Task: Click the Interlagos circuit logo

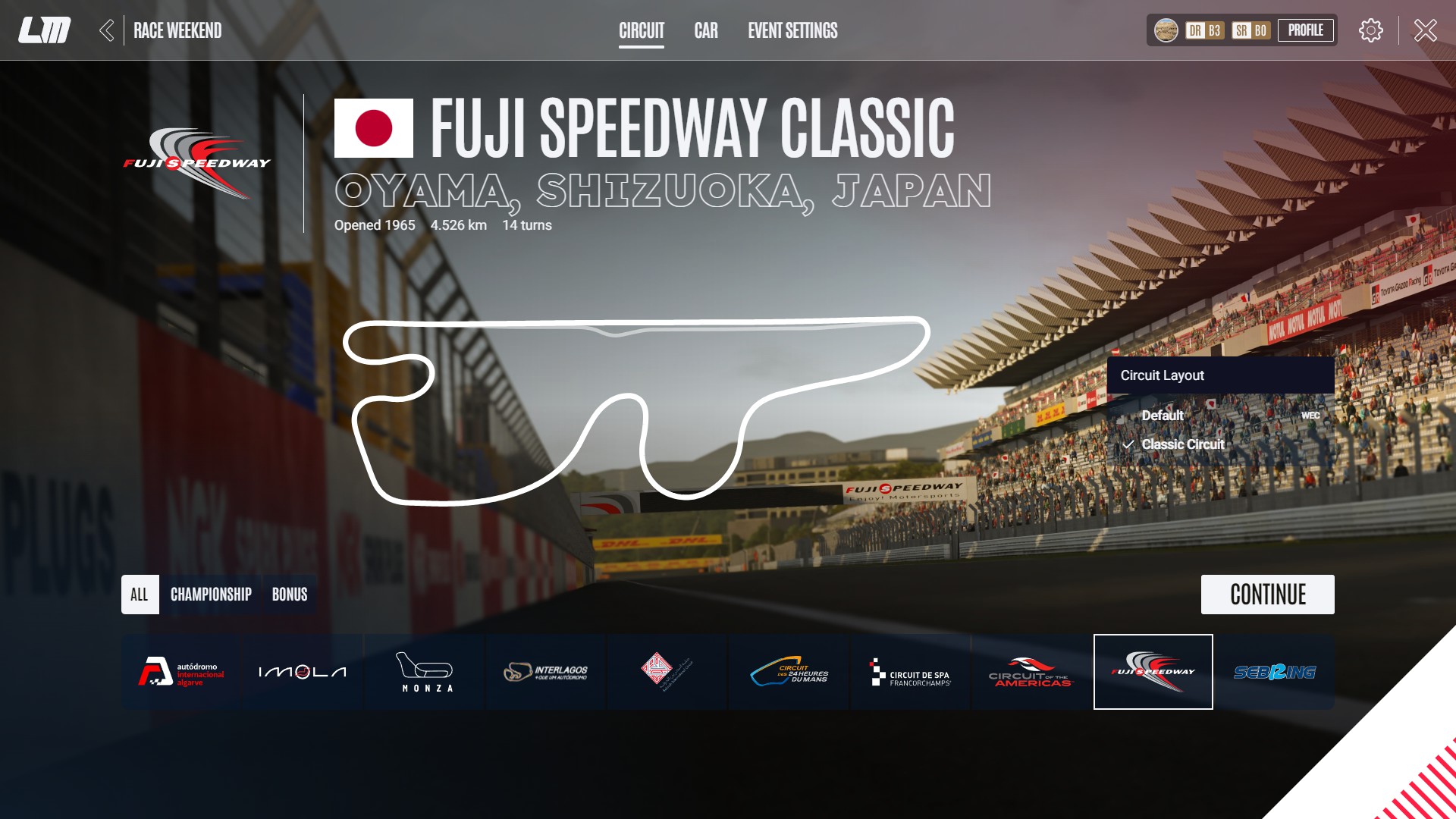Action: [545, 672]
